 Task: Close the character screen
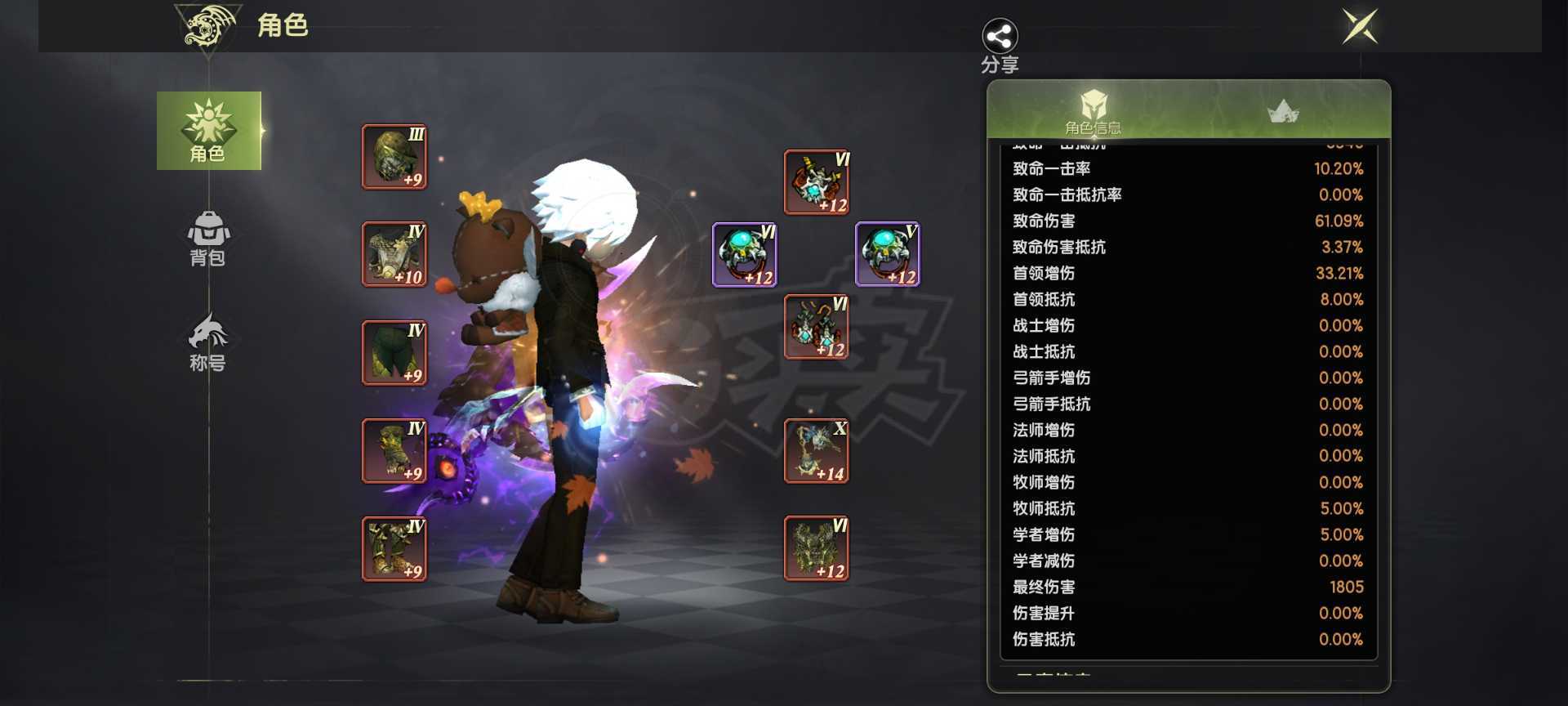click(1361, 26)
